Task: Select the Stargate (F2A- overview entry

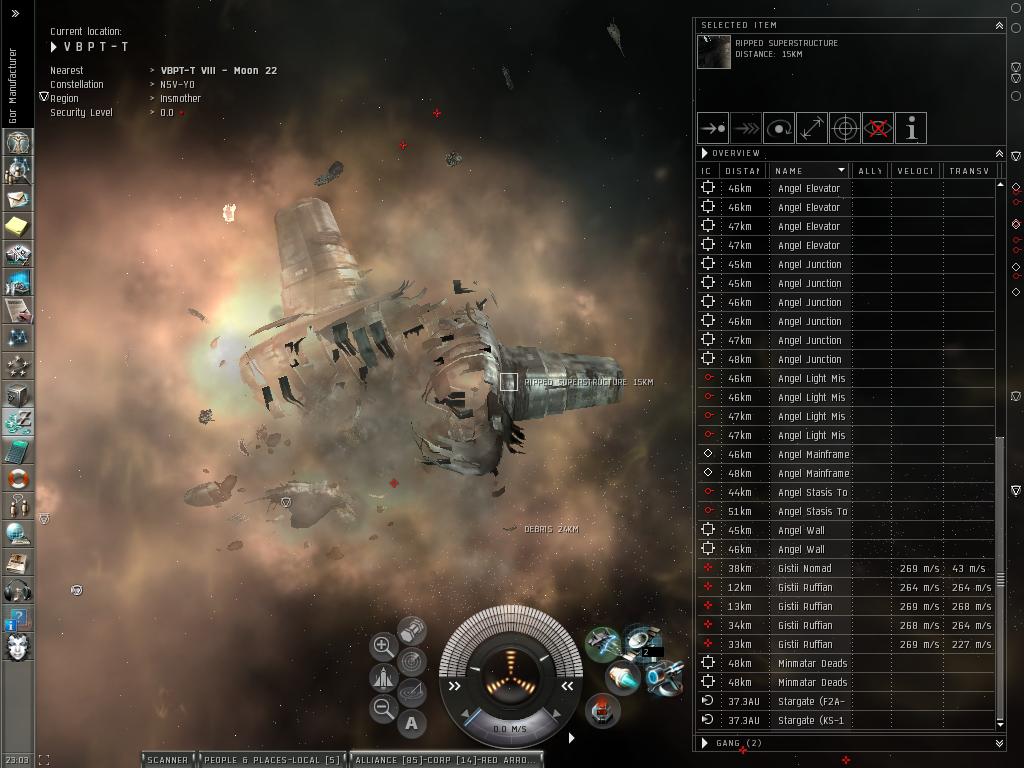Action: pos(810,702)
